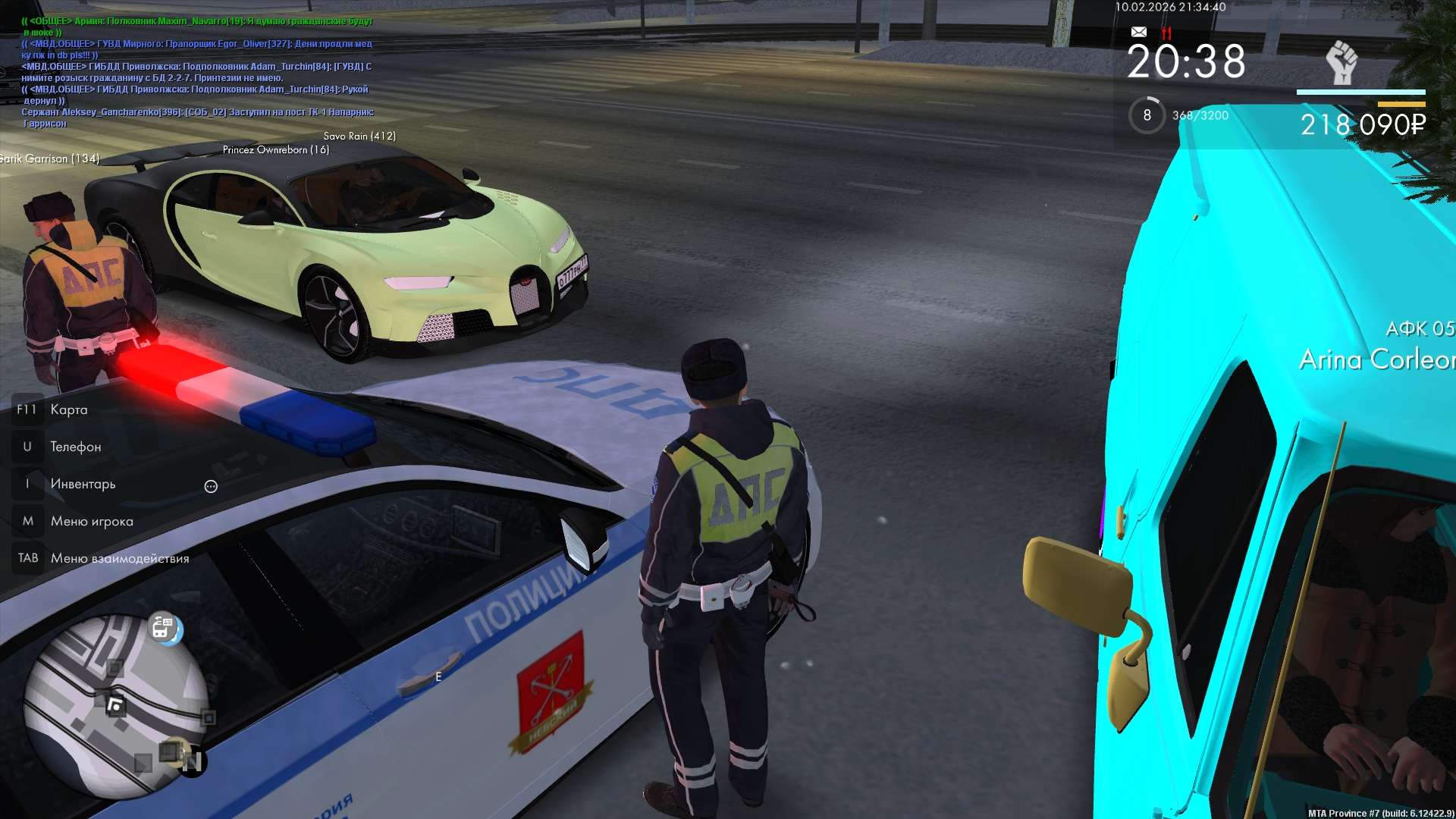This screenshot has height=819, width=1456.
Task: Open the mail envelope notification icon
Action: (1138, 32)
